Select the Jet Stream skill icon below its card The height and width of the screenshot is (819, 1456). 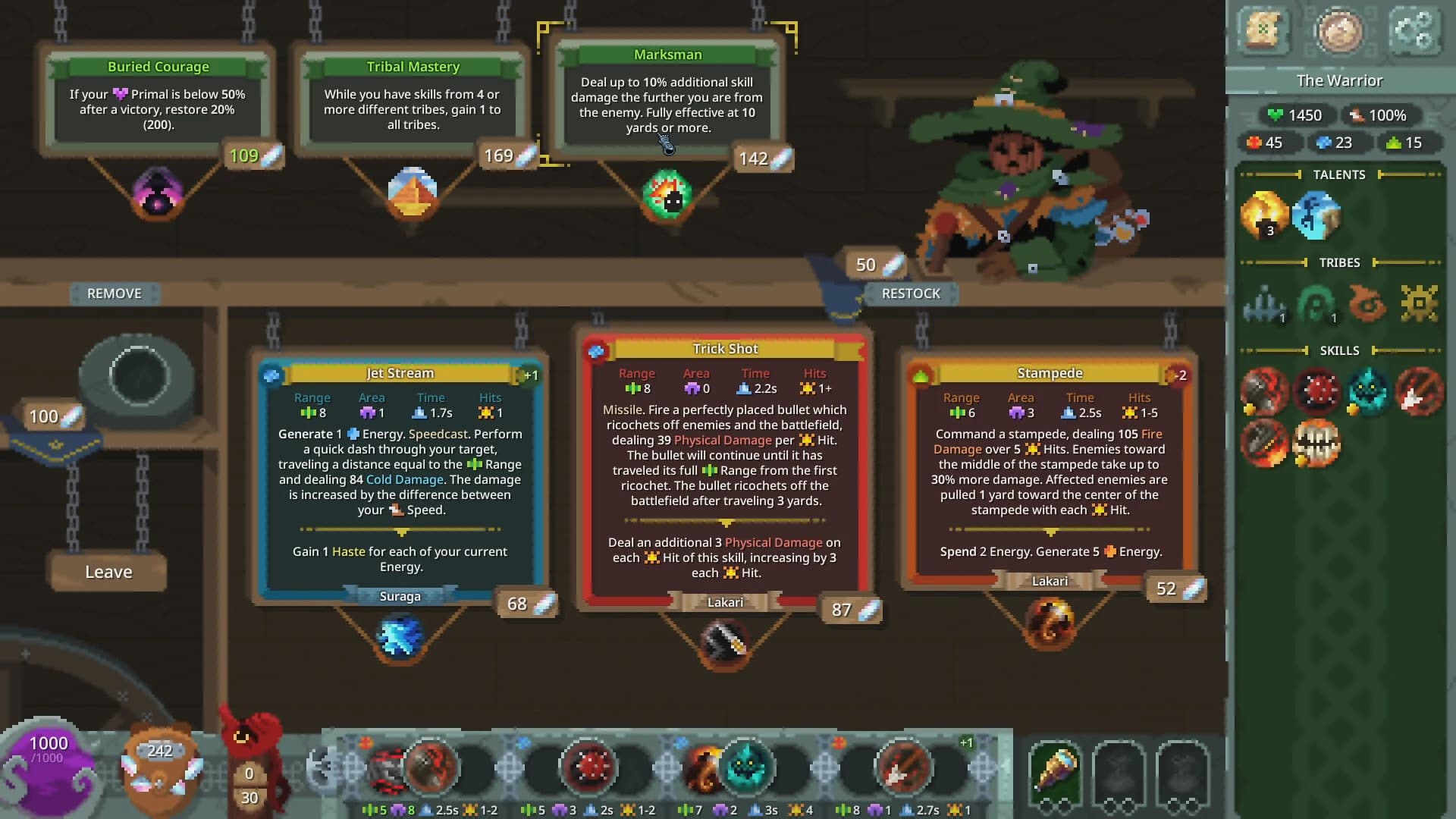(x=401, y=638)
